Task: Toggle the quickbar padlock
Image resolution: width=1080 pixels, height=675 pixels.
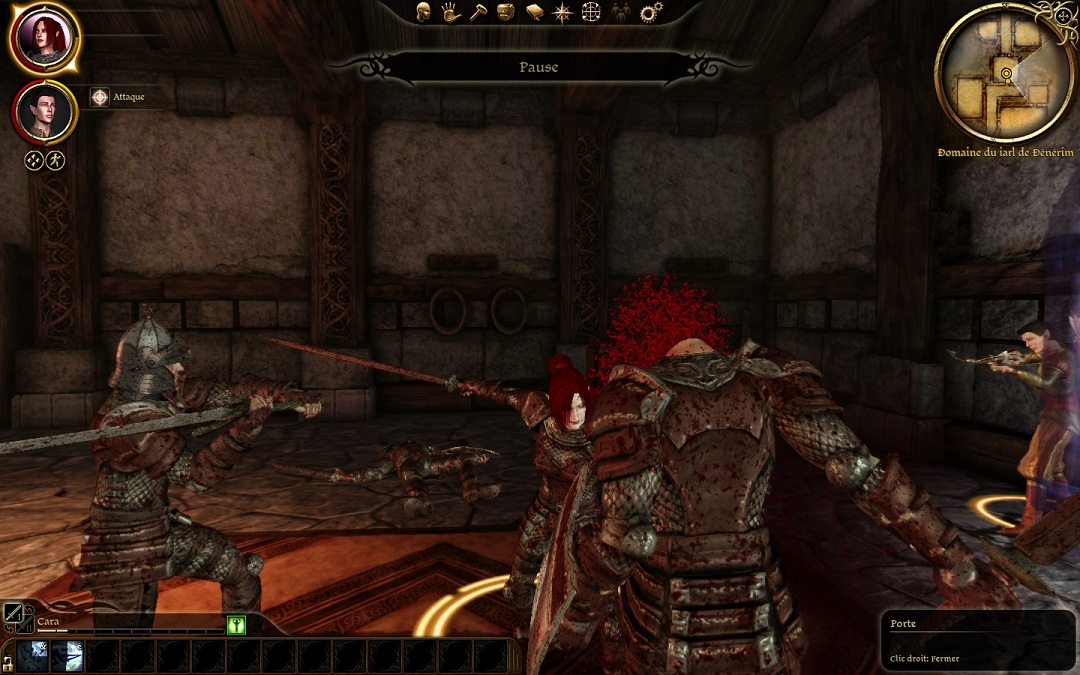Action: point(7,662)
